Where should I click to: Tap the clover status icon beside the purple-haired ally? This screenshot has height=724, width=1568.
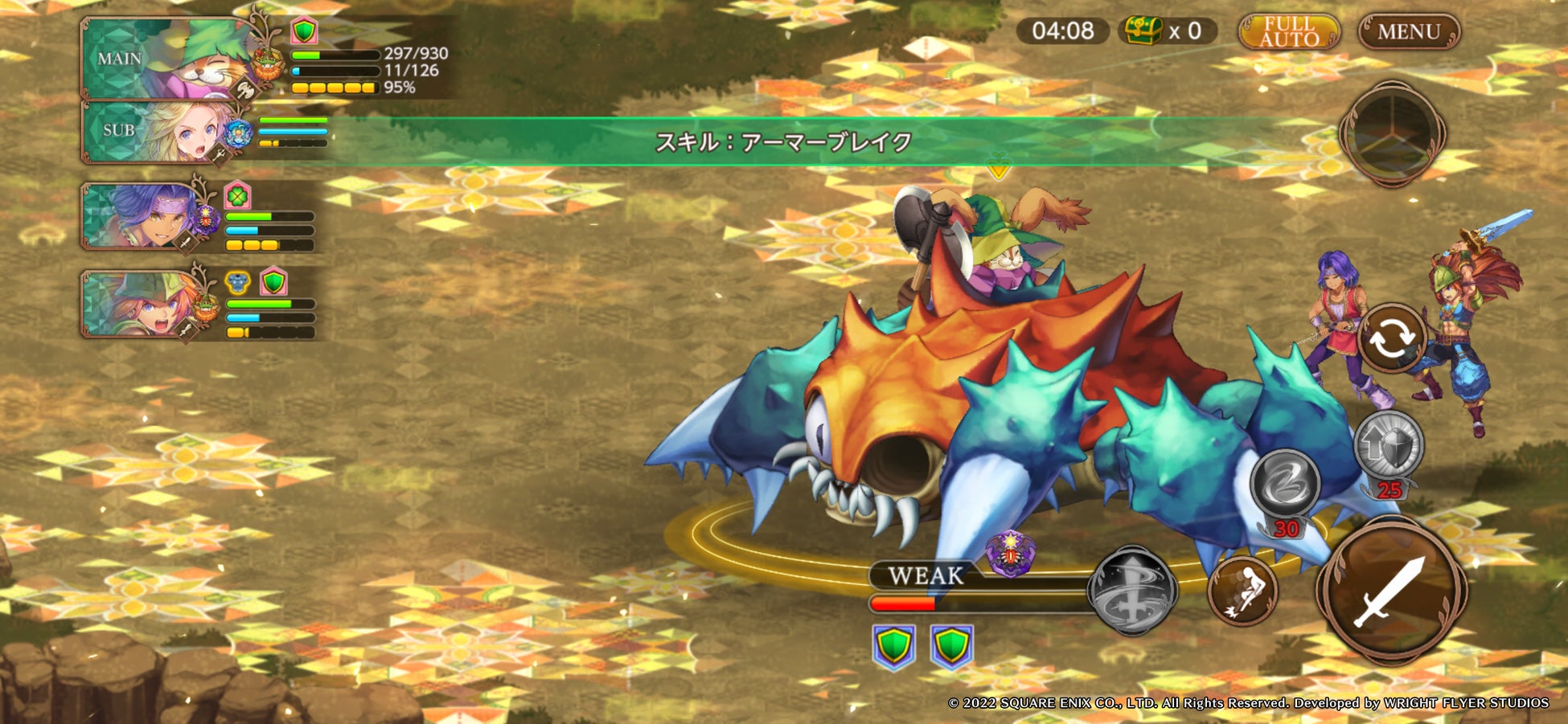pos(236,197)
